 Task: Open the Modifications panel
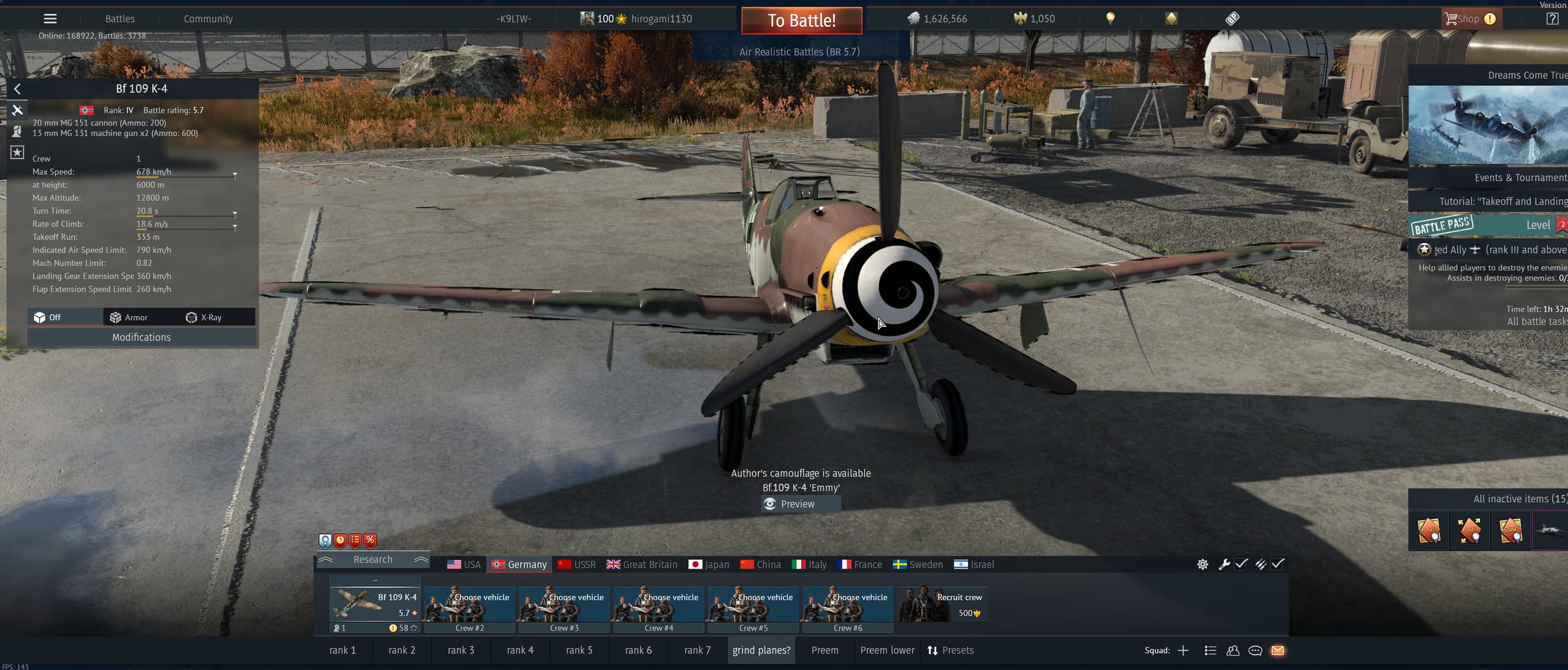(141, 337)
